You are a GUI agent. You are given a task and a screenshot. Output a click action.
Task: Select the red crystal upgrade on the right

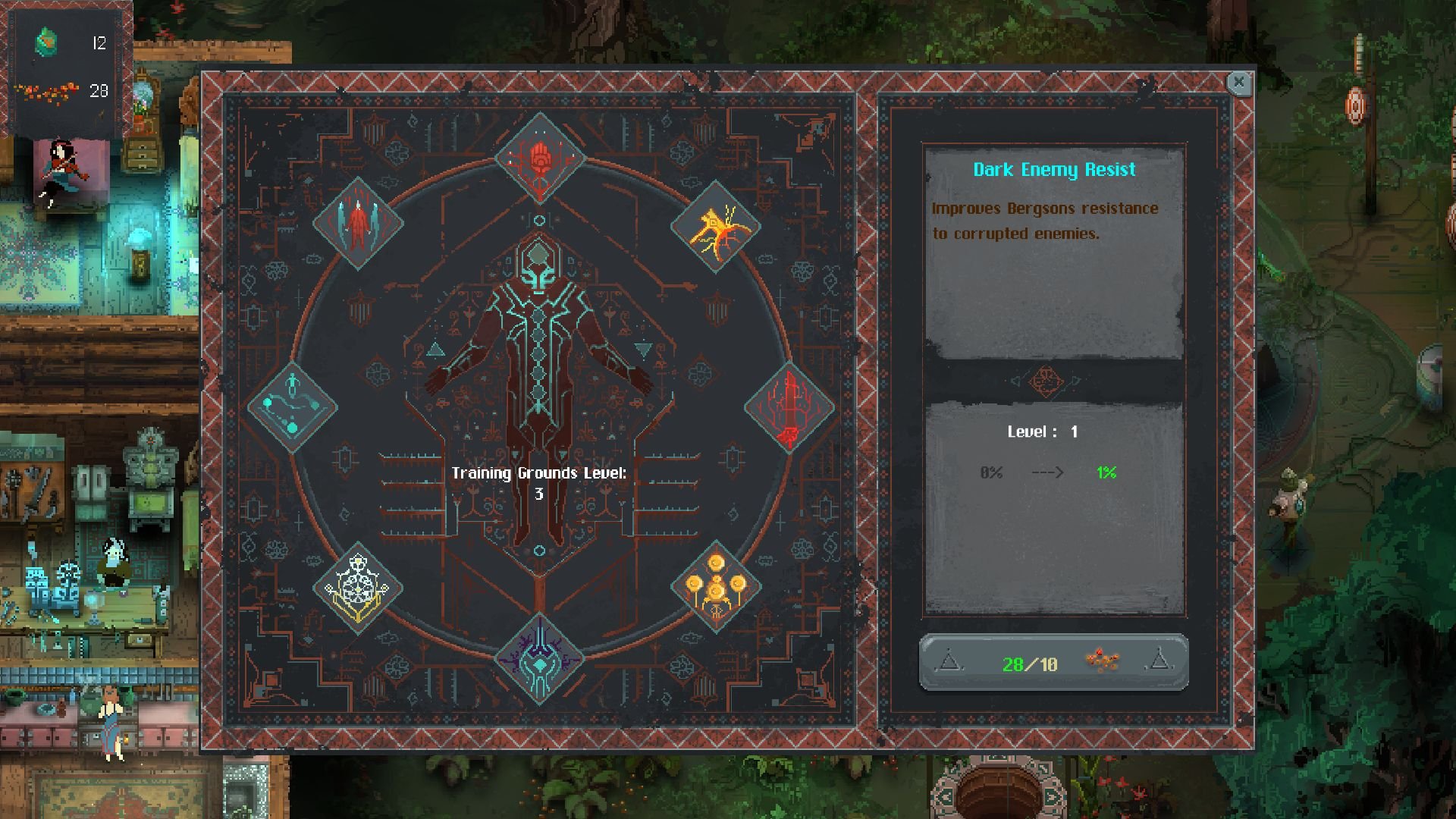coord(787,408)
